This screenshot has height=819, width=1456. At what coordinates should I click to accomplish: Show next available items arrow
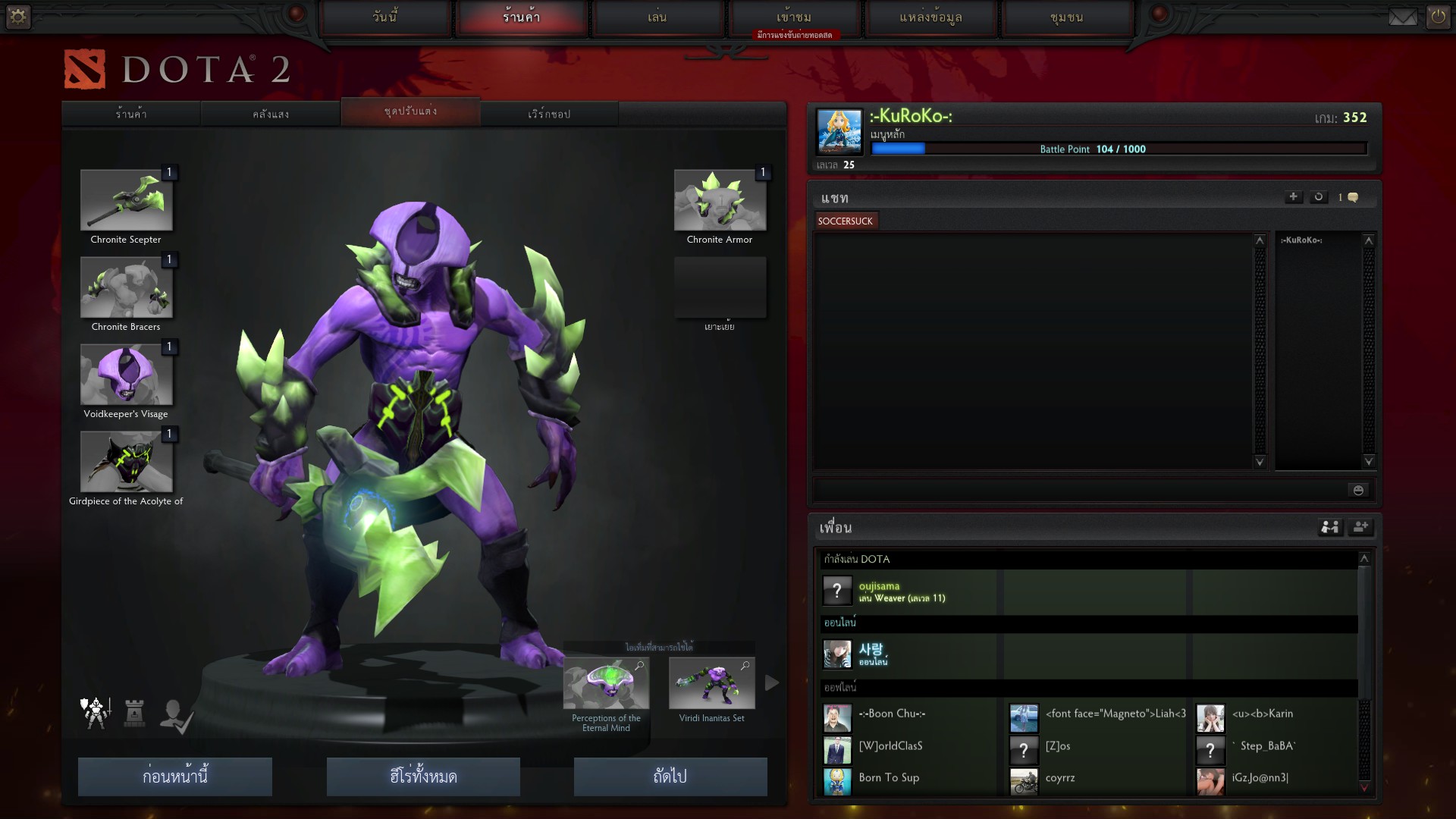point(772,683)
